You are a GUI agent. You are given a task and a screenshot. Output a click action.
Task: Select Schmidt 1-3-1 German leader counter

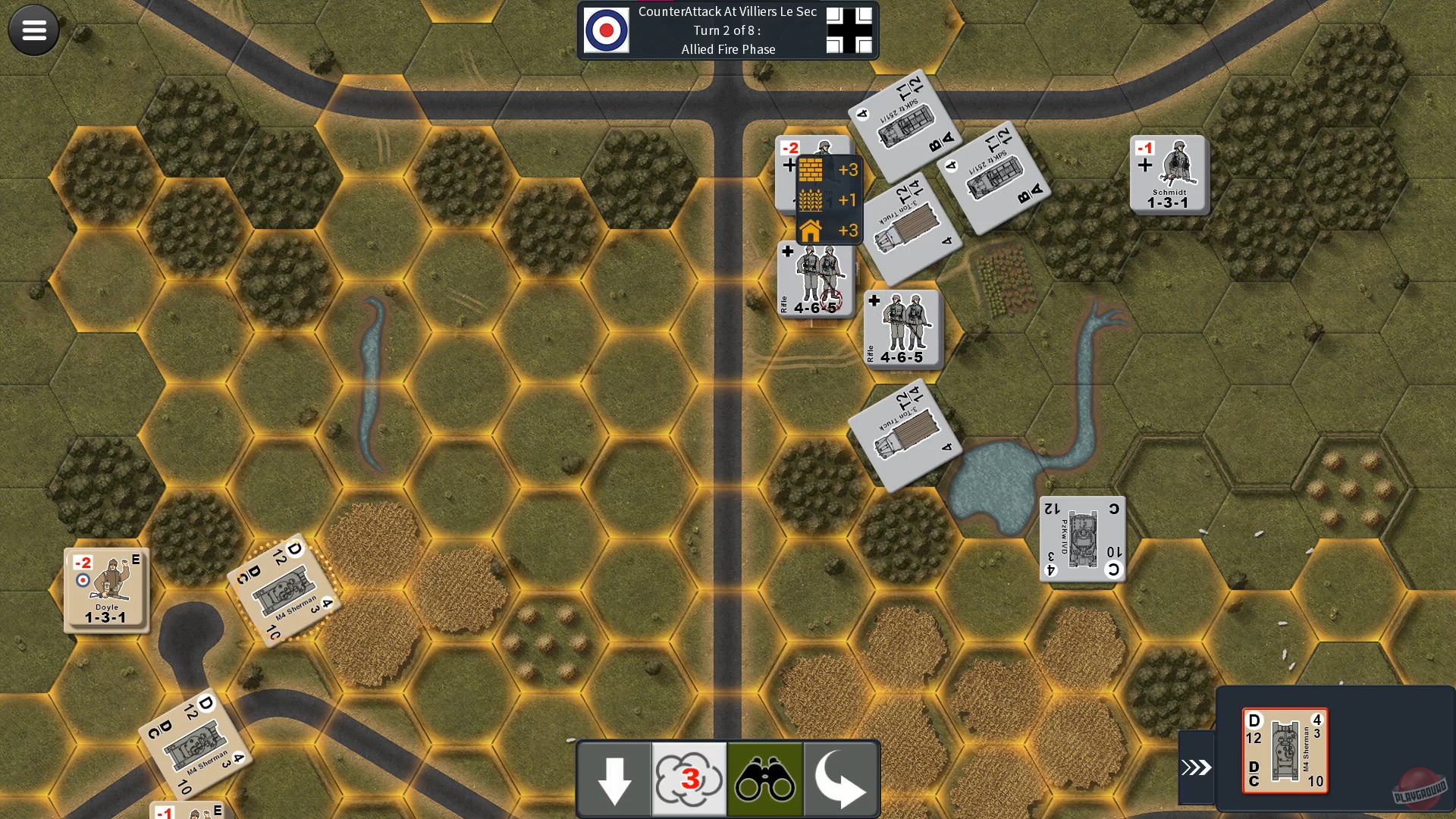[1169, 174]
